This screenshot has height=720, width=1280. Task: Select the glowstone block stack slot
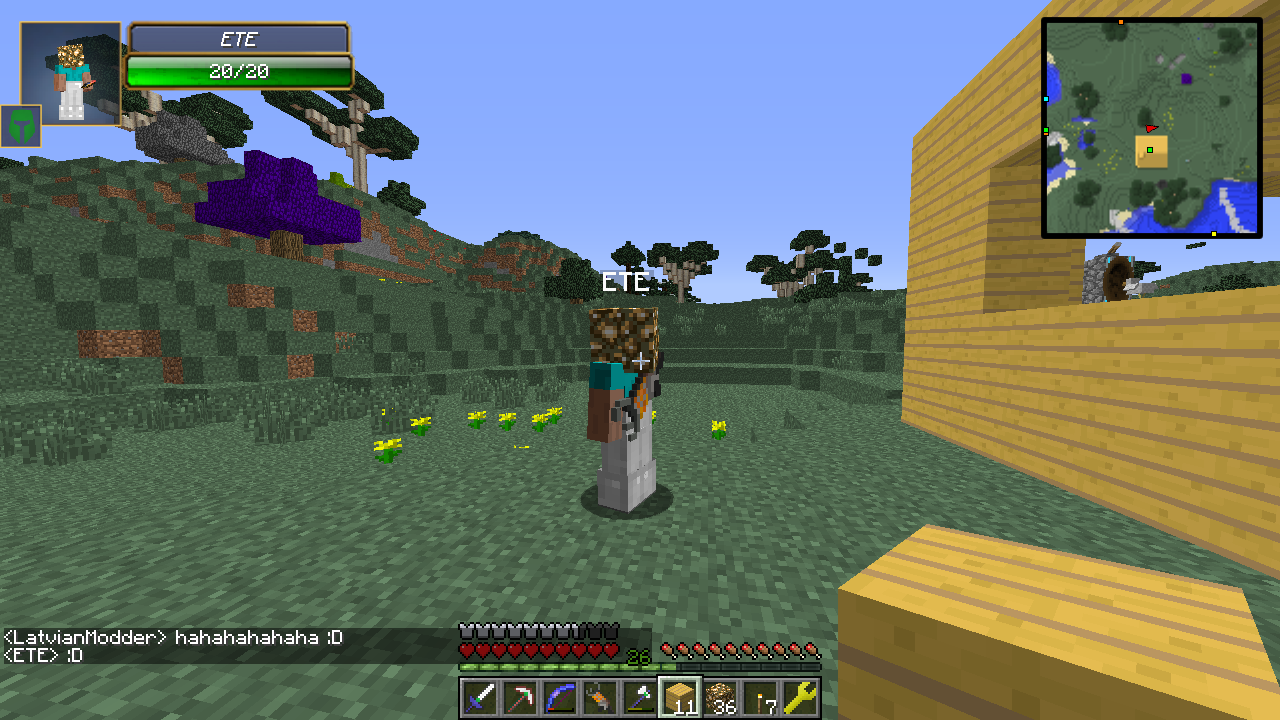tap(720, 697)
